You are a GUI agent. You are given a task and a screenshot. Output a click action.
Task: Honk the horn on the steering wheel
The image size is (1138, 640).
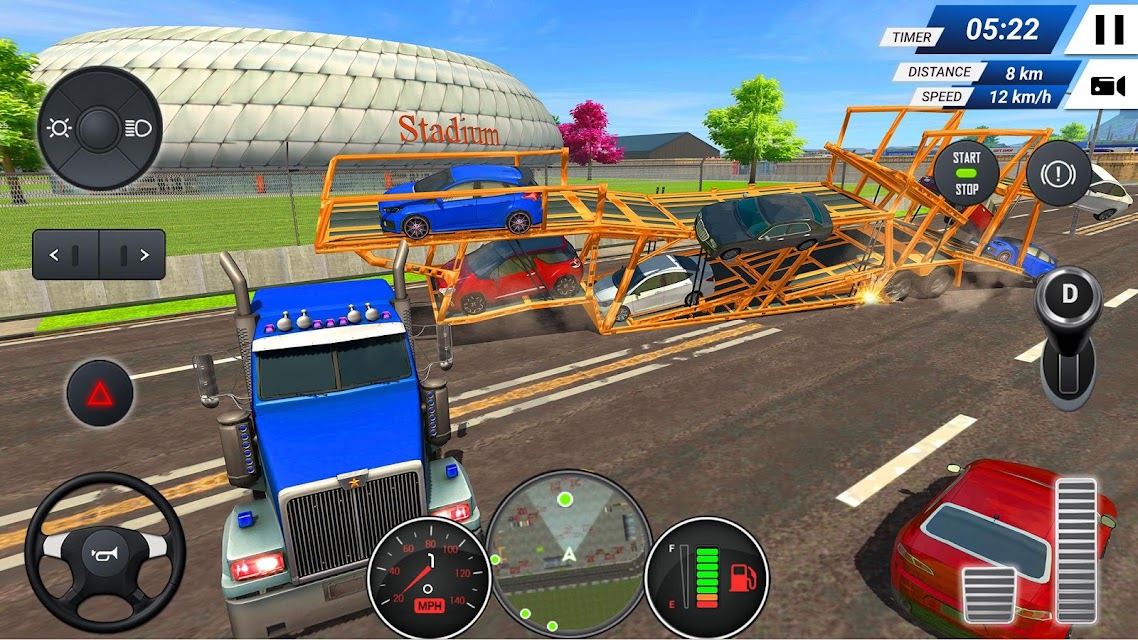(105, 549)
